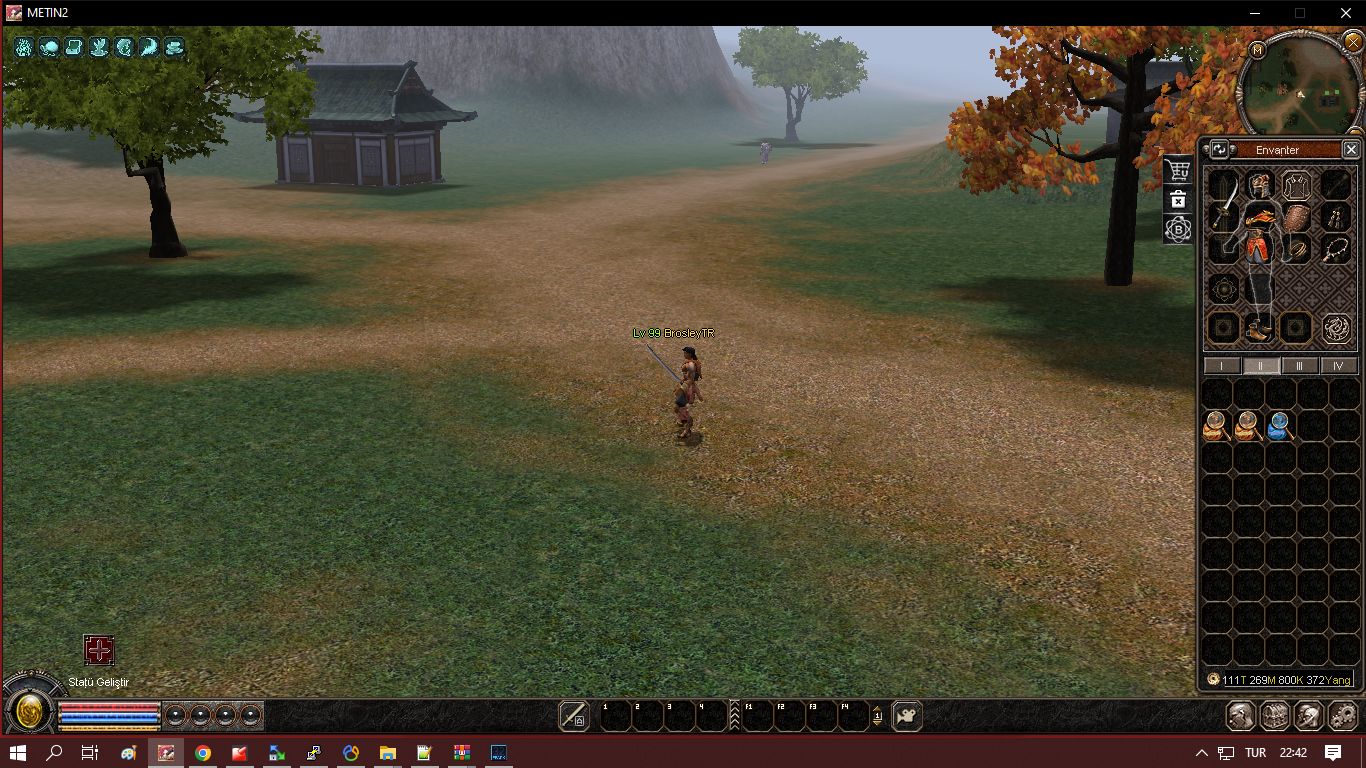Close the METIN2 game window
Image resolution: width=1366 pixels, height=768 pixels.
(1345, 13)
